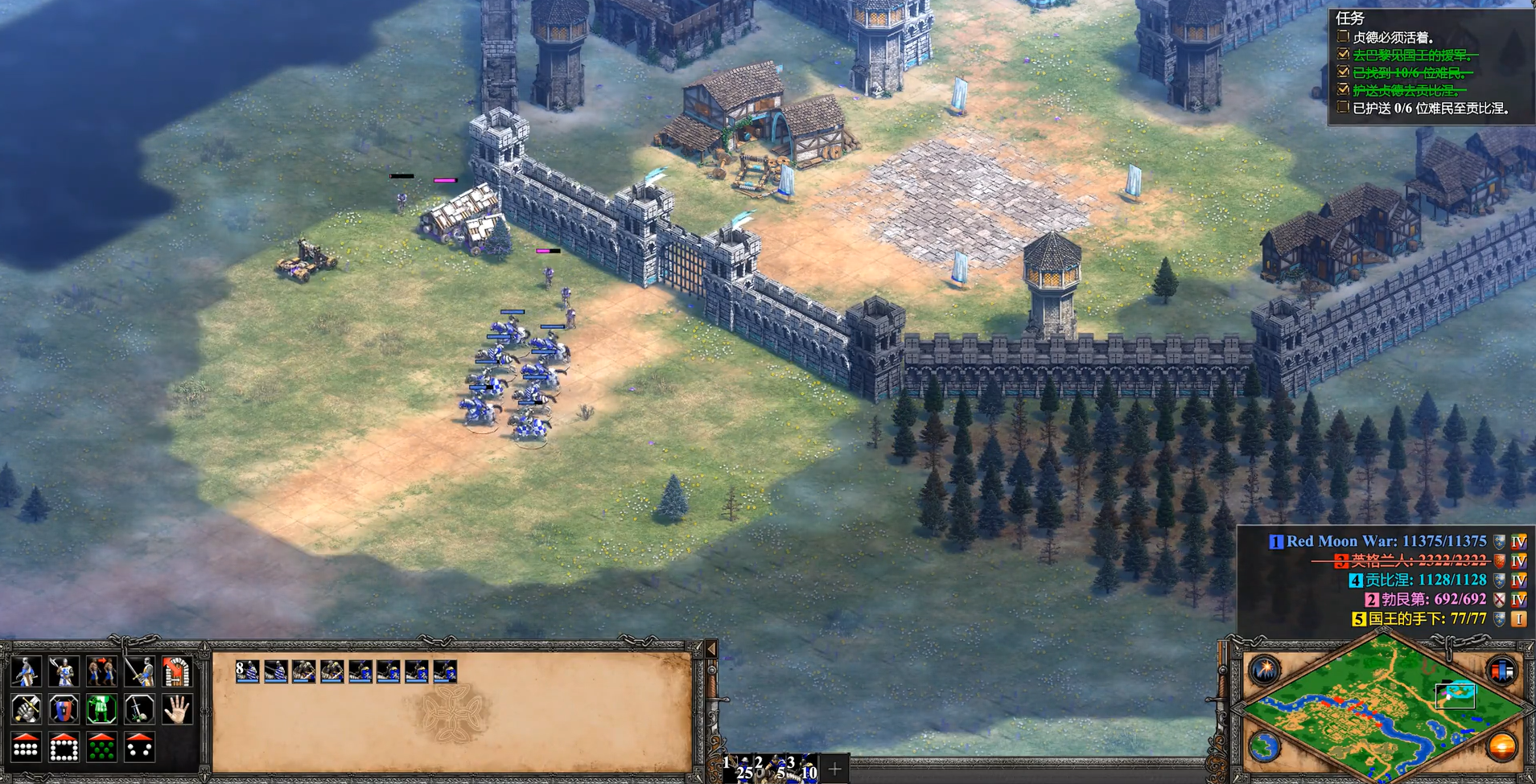Choose the guard command with halberd soldier
The image size is (1536, 784).
(64, 671)
